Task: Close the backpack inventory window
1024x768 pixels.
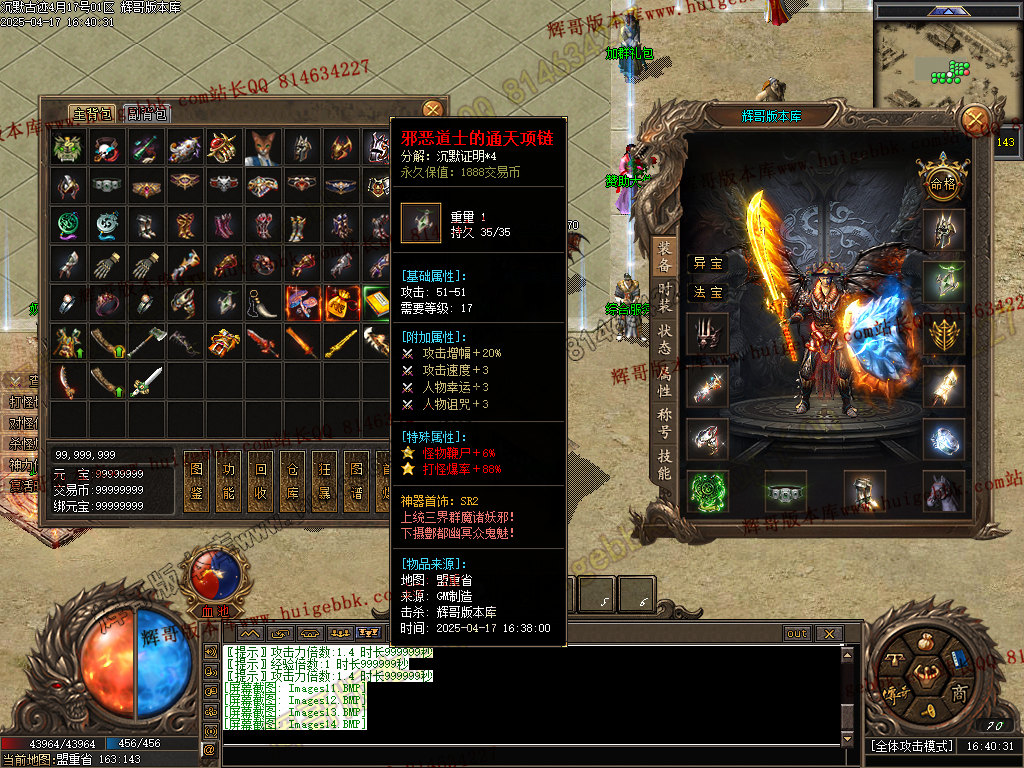Action: click(432, 109)
